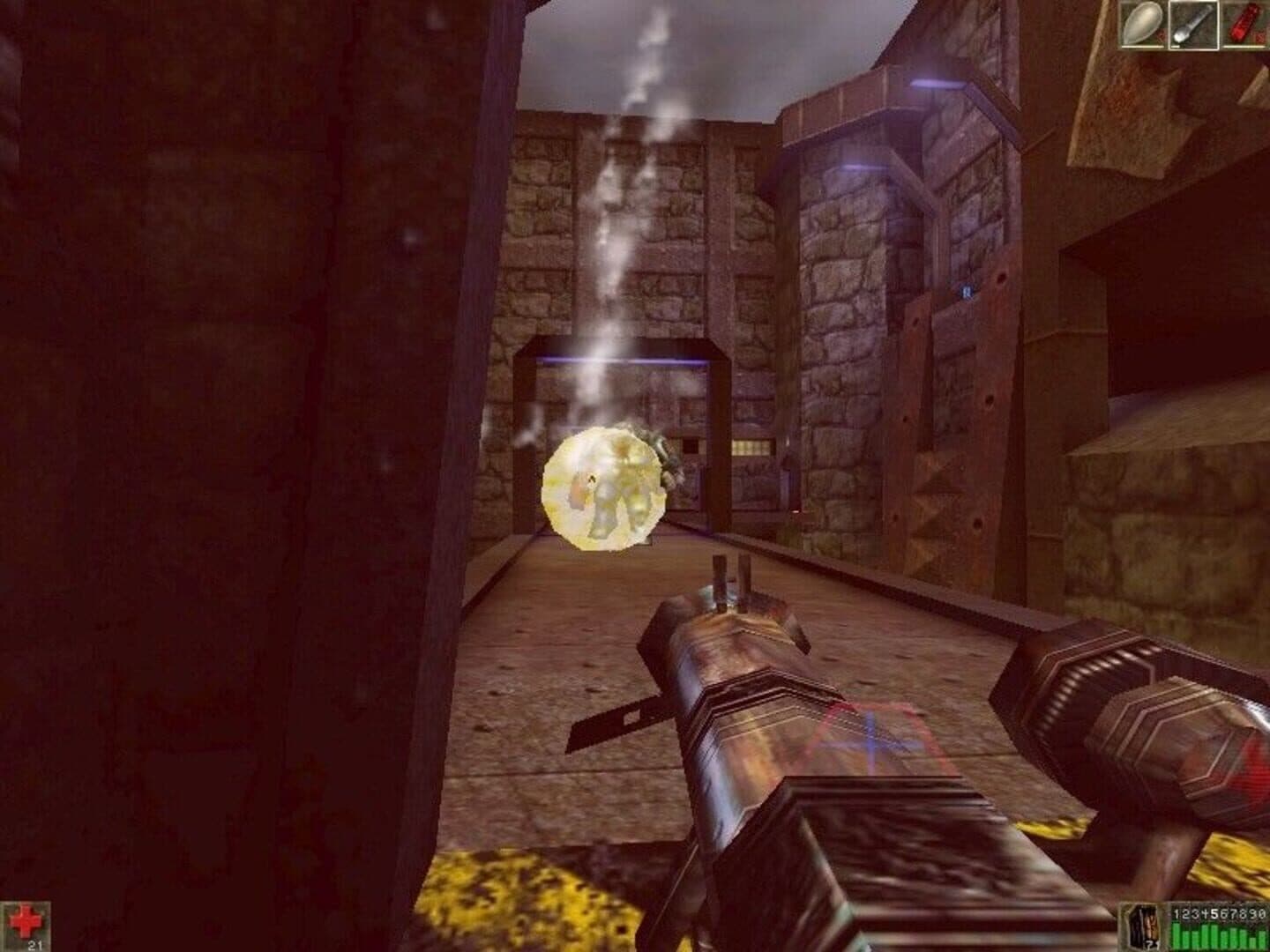
Task: Select the Nali fruit seed inventory item
Action: [x=1144, y=24]
